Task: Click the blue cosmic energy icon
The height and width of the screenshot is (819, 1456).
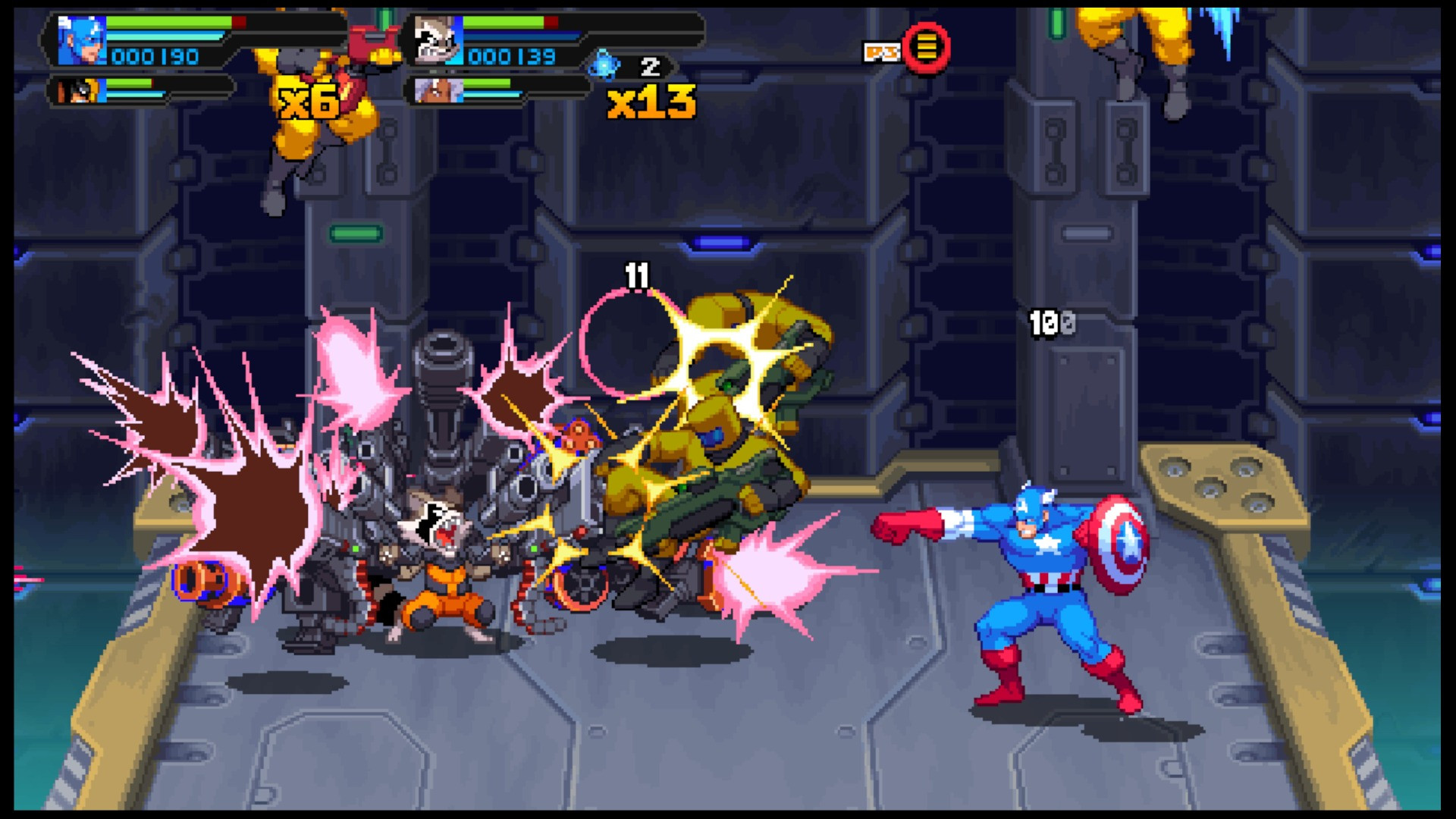Action: pyautogui.click(x=604, y=65)
